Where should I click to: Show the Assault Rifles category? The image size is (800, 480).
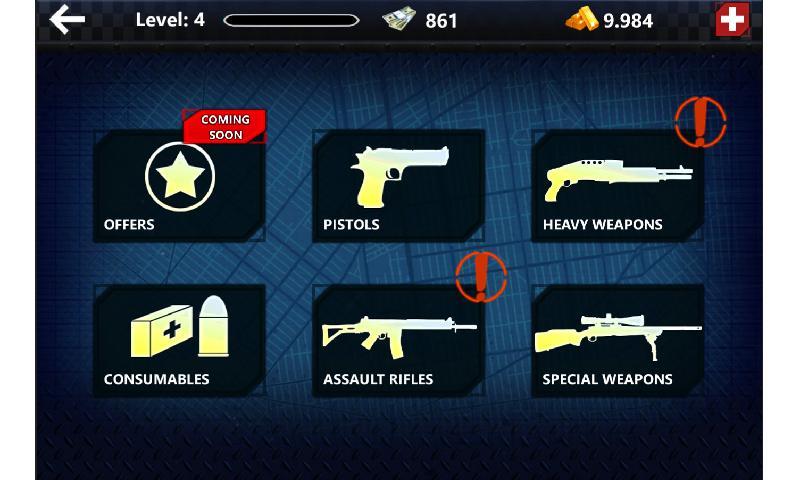tap(398, 340)
